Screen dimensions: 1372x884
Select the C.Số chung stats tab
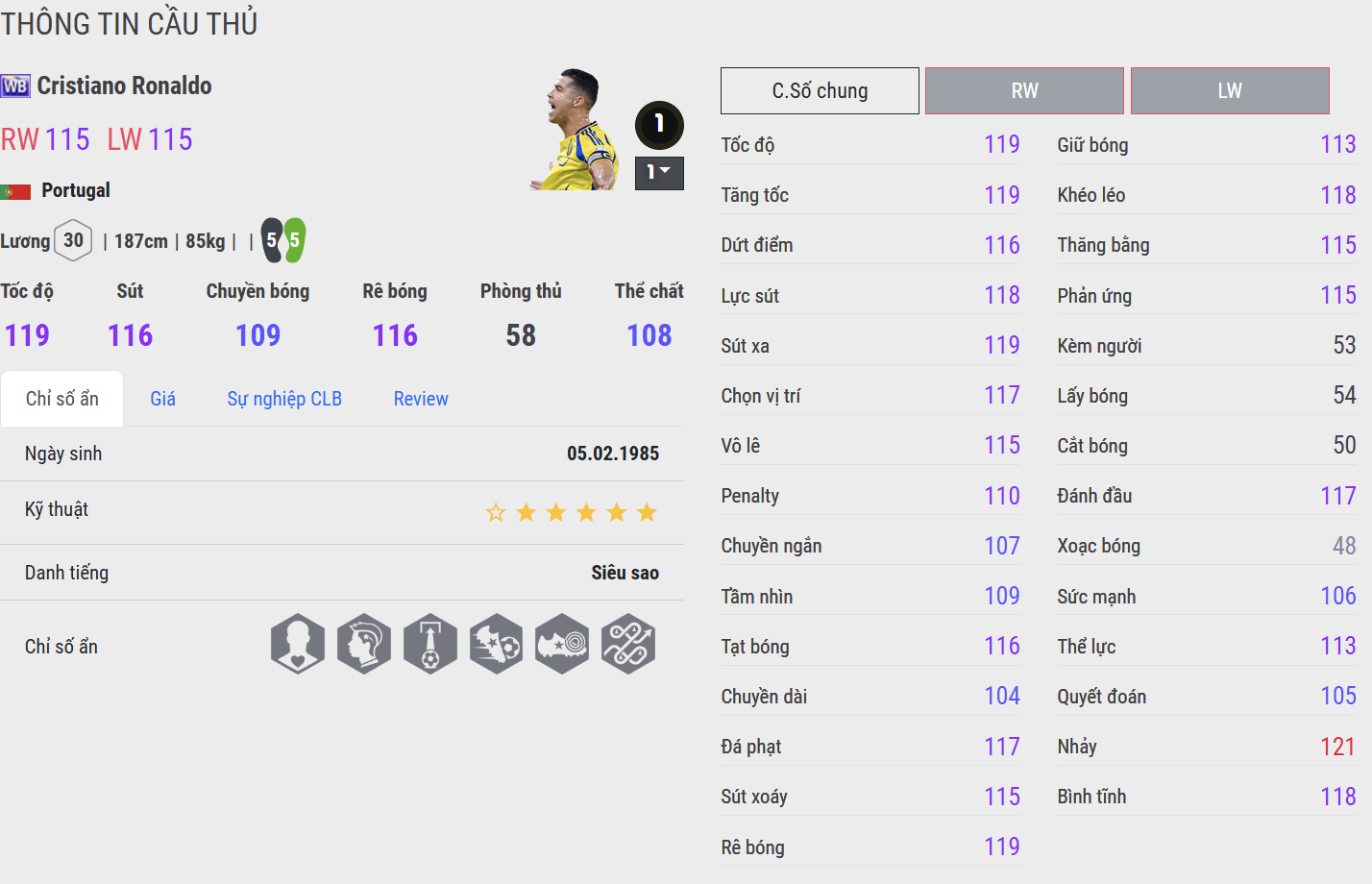click(x=820, y=91)
